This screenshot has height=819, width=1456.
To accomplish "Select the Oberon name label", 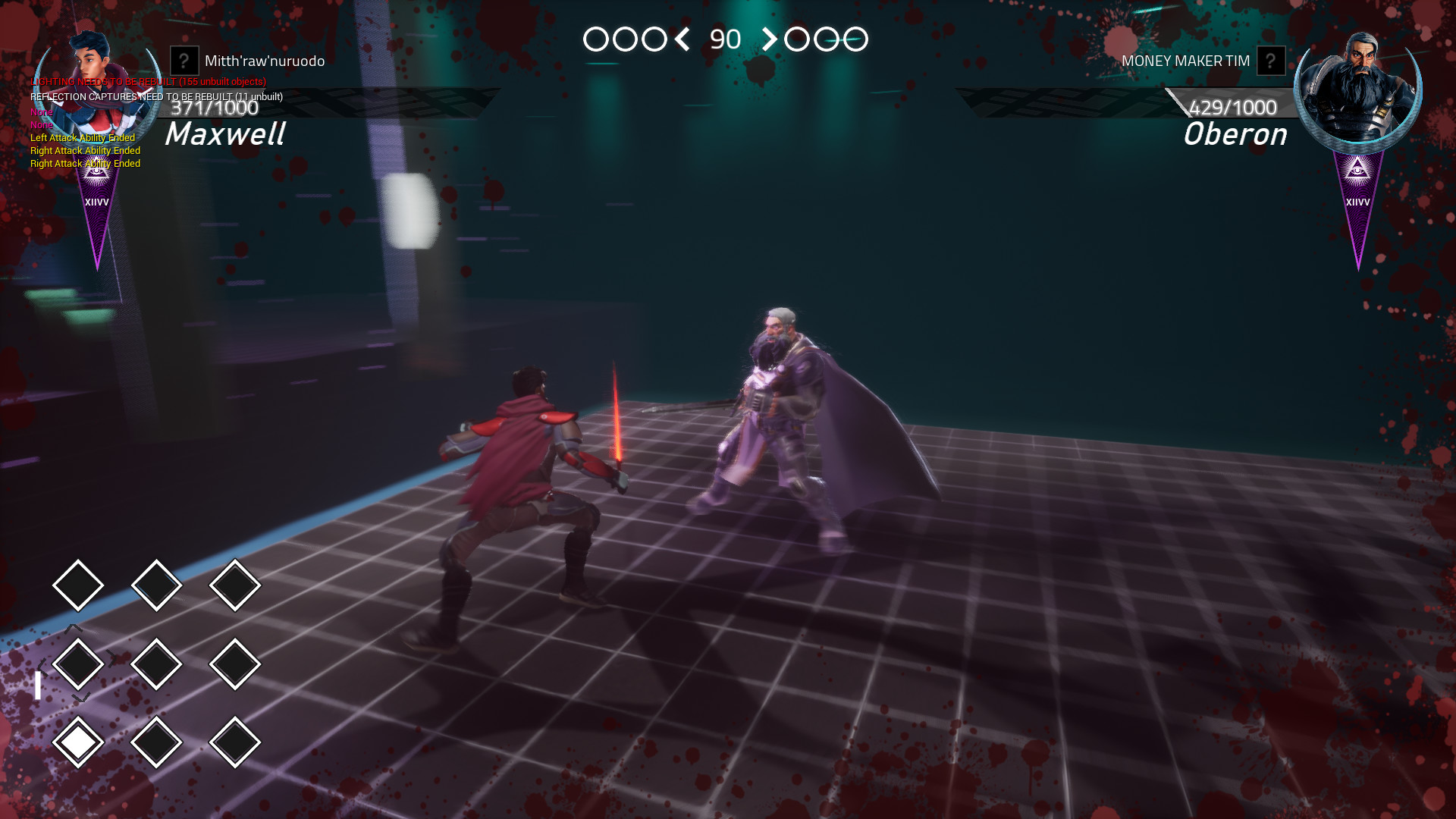I will 1235,135.
